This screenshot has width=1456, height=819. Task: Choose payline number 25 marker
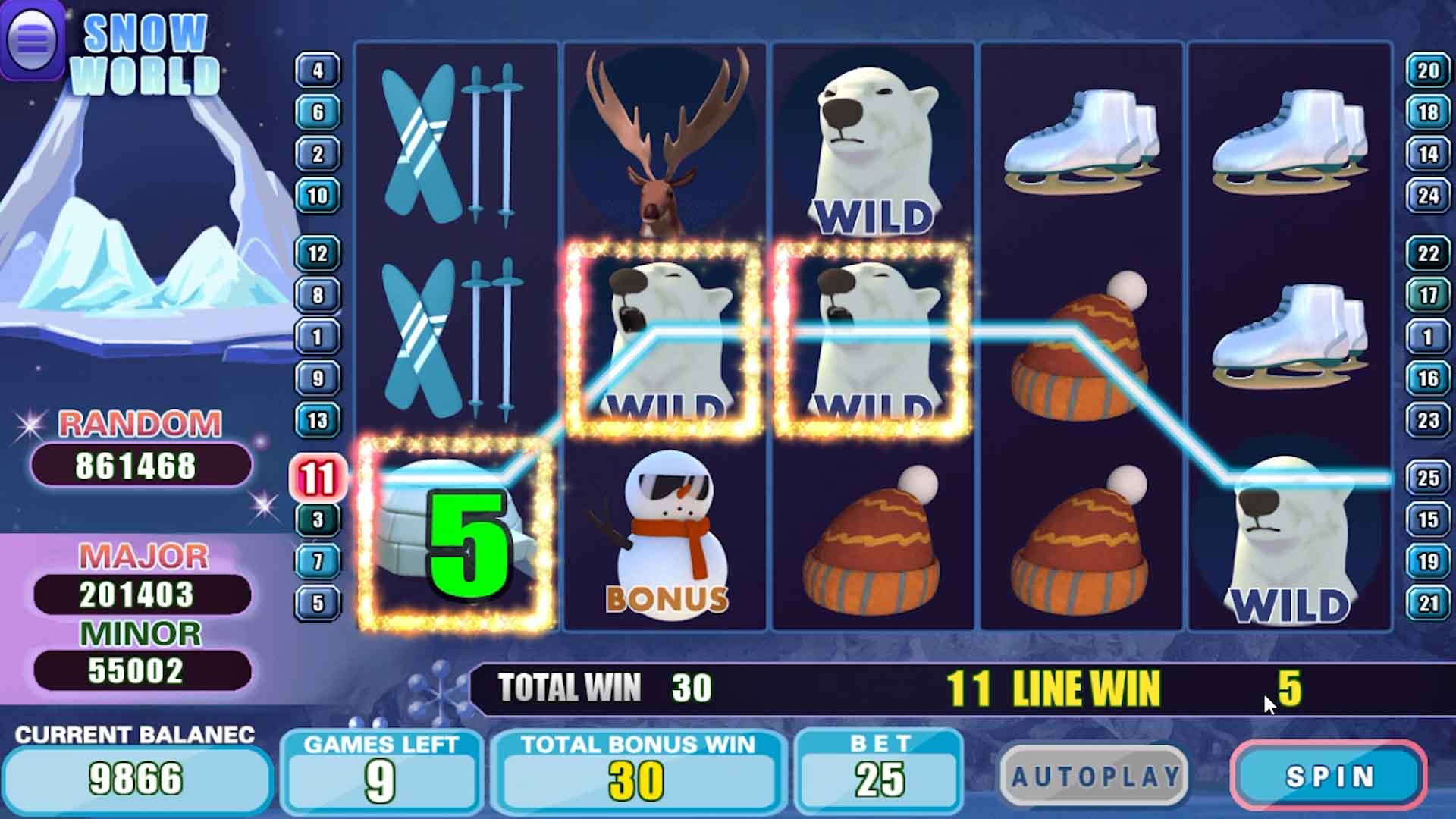pos(1428,478)
